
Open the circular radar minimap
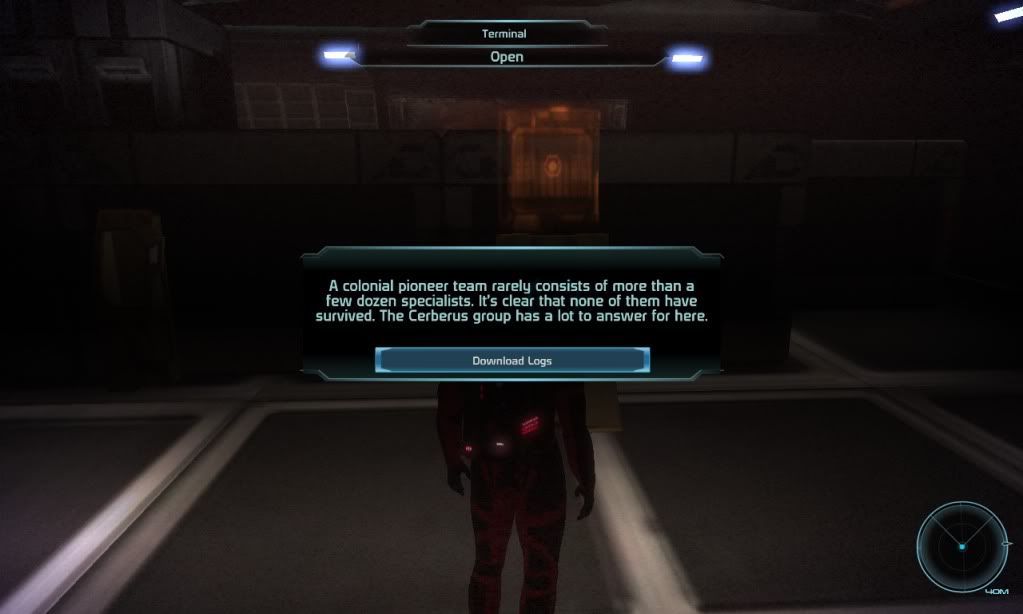point(962,546)
